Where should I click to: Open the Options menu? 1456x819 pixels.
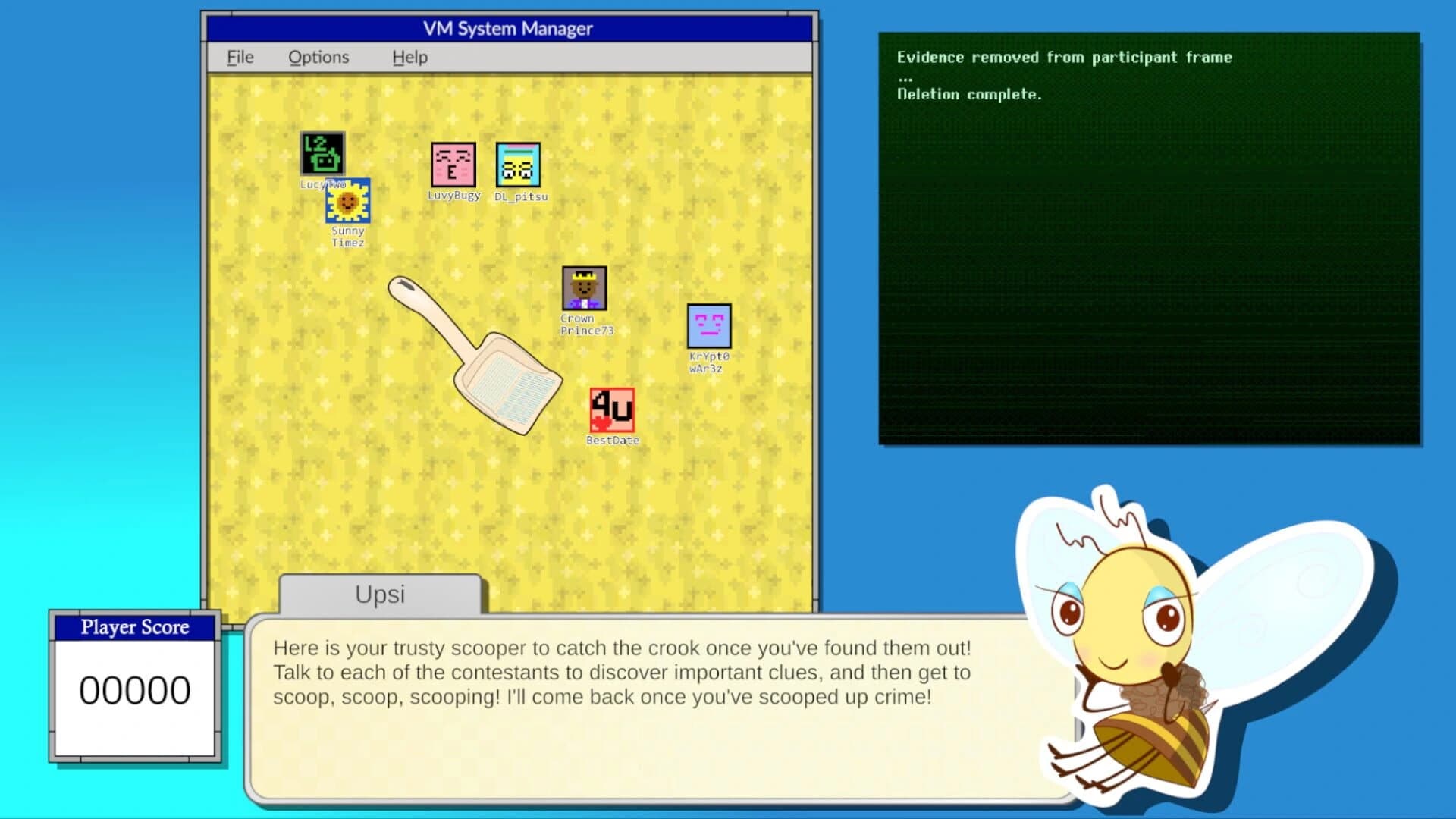click(318, 57)
